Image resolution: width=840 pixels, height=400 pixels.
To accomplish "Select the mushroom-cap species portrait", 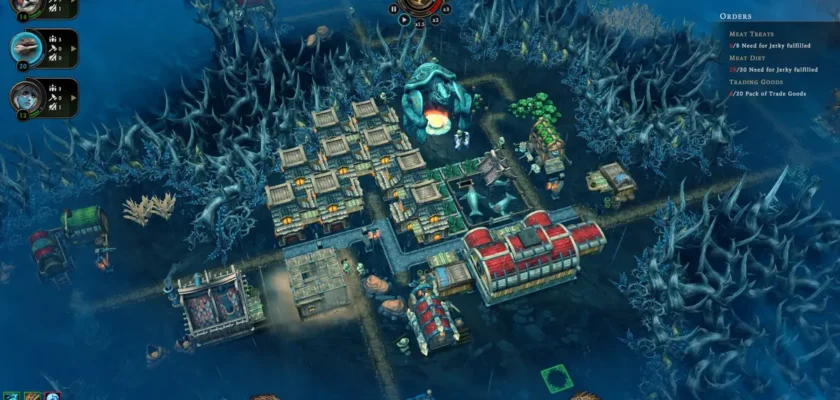I will click(x=24, y=46).
